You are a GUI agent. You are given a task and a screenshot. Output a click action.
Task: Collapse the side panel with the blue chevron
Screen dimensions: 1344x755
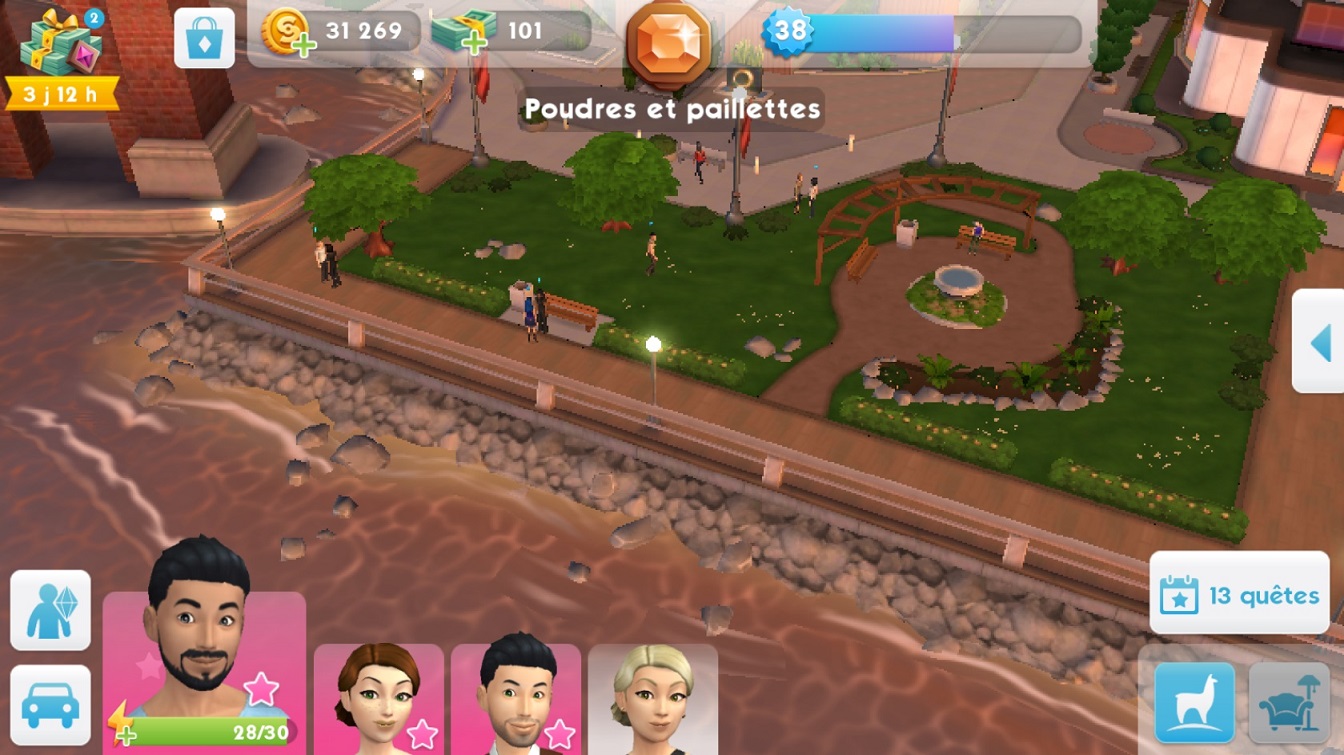point(1322,344)
